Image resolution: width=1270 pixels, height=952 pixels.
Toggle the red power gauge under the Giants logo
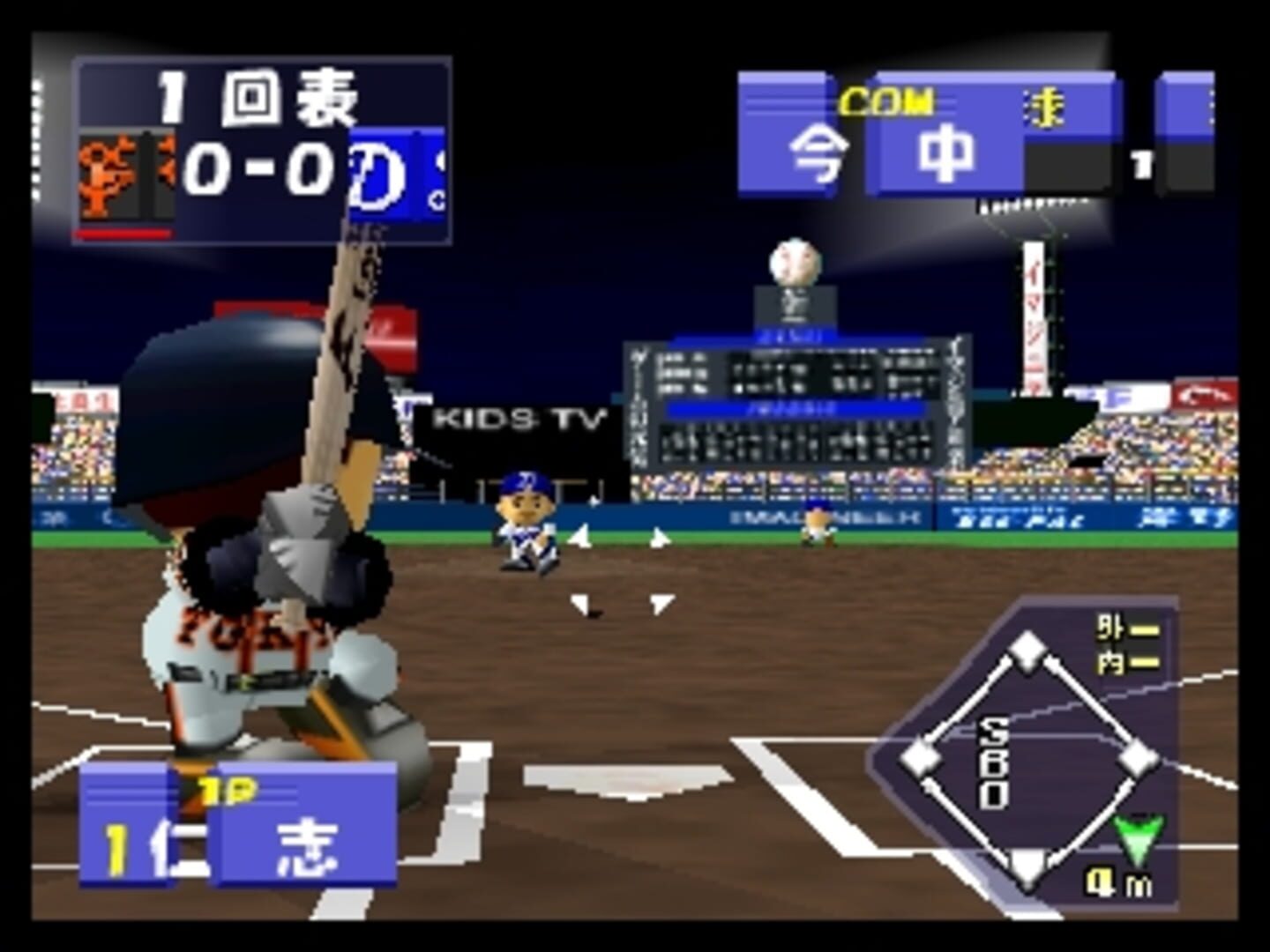tap(123, 234)
